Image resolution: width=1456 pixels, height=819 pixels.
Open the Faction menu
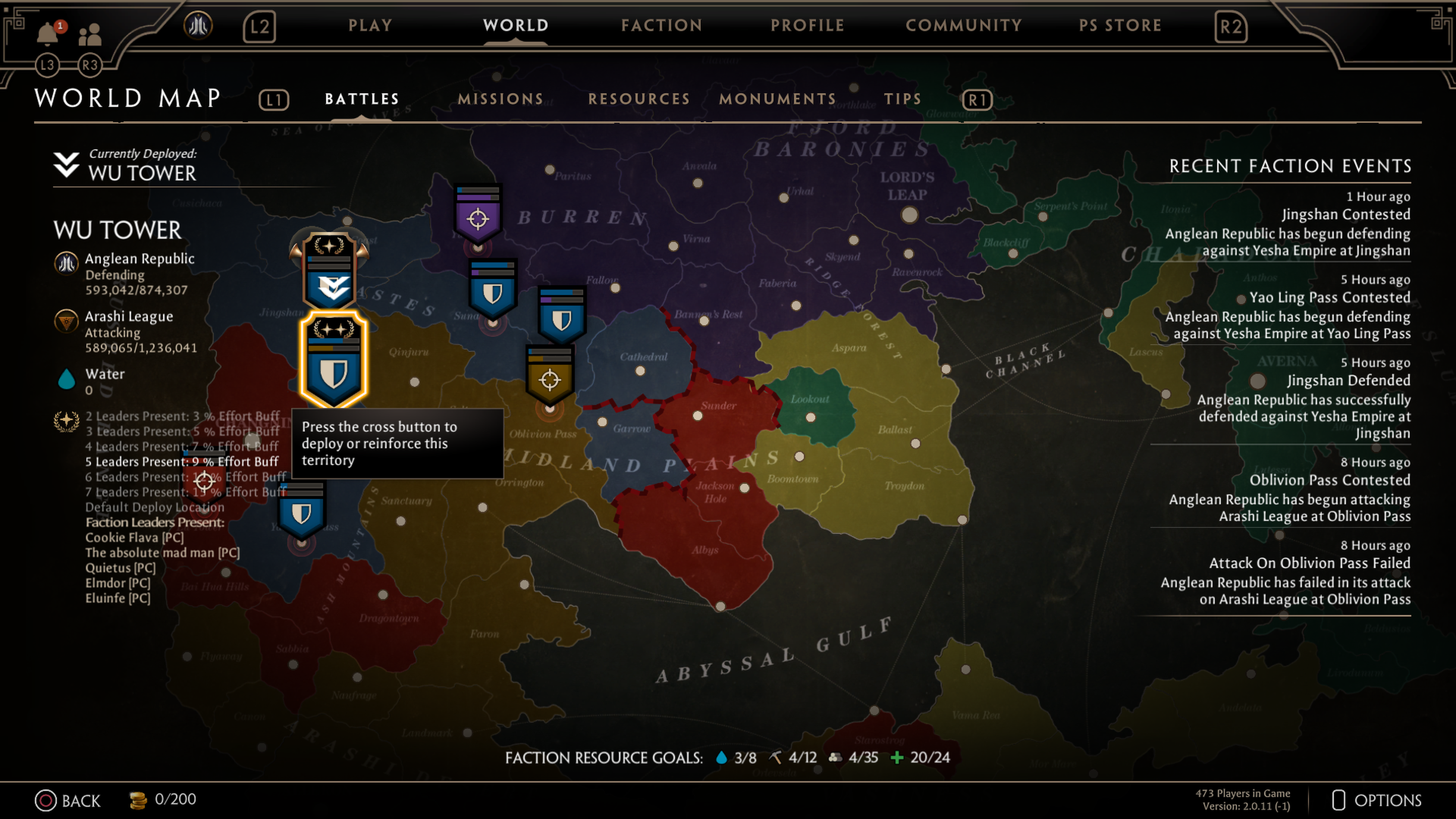coord(661,25)
